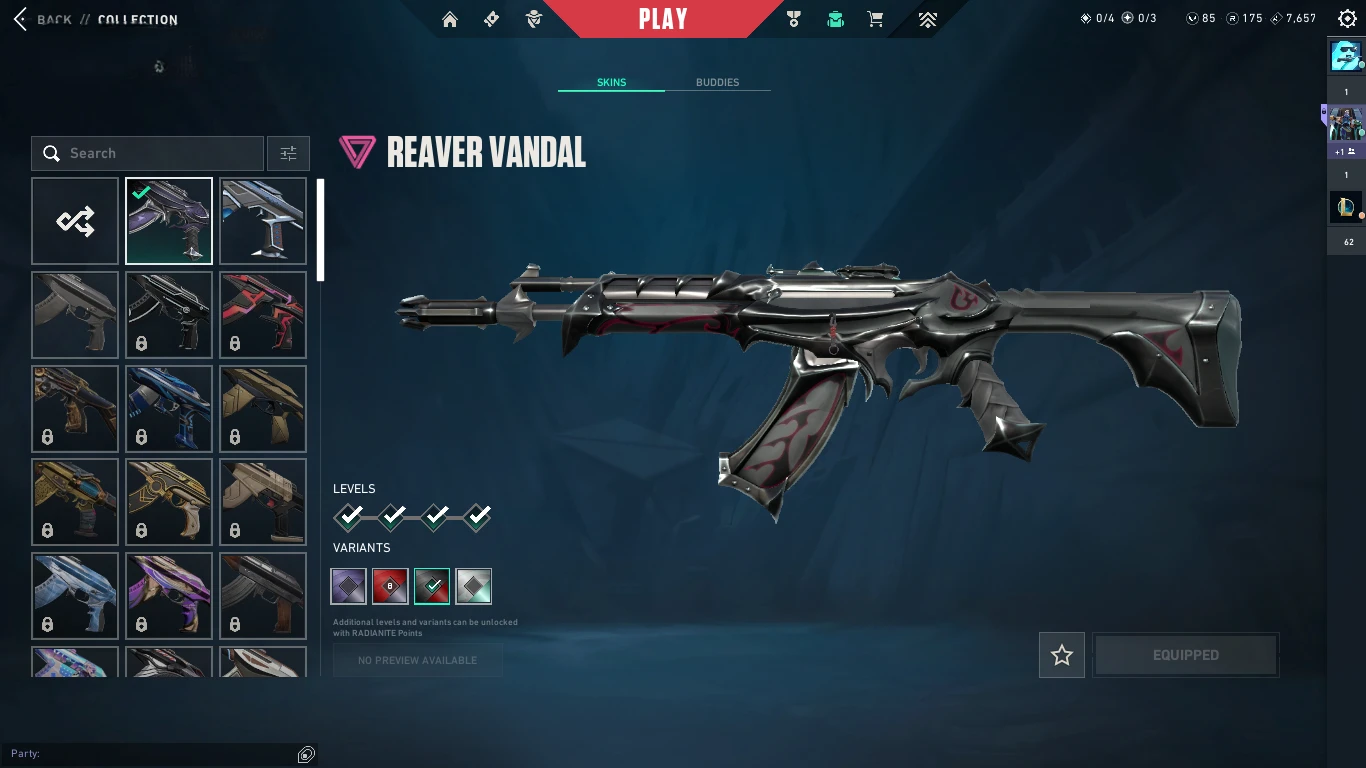The image size is (1366, 768).
Task: Click the Equipped button
Action: pyautogui.click(x=1185, y=655)
